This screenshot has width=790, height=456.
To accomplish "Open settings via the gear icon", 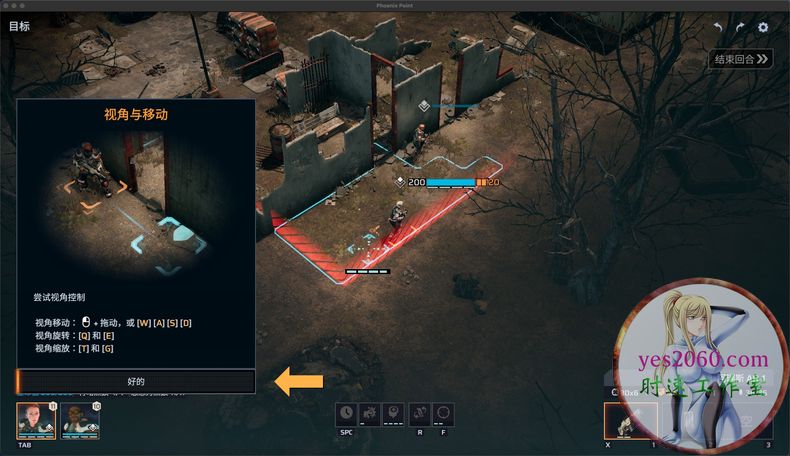I will pyautogui.click(x=762, y=27).
